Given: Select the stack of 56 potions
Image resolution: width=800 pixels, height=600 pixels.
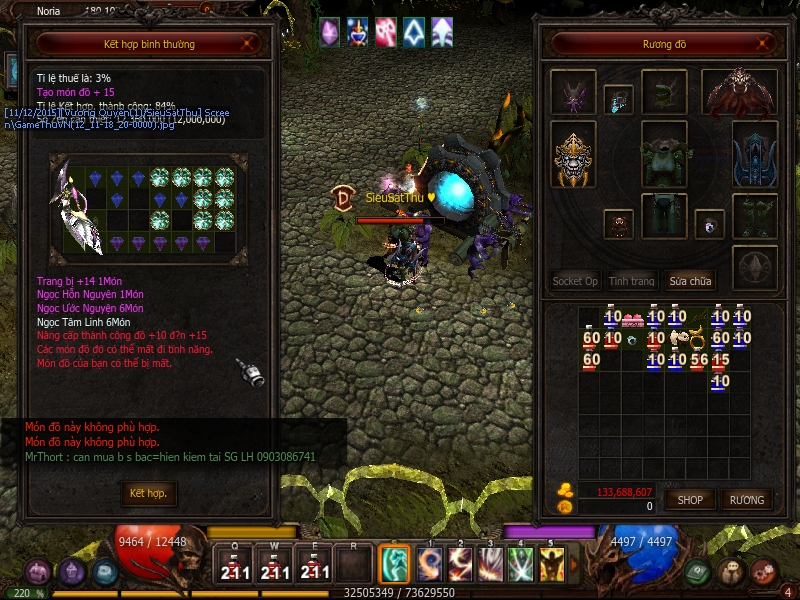Looking at the screenshot, I should [699, 360].
